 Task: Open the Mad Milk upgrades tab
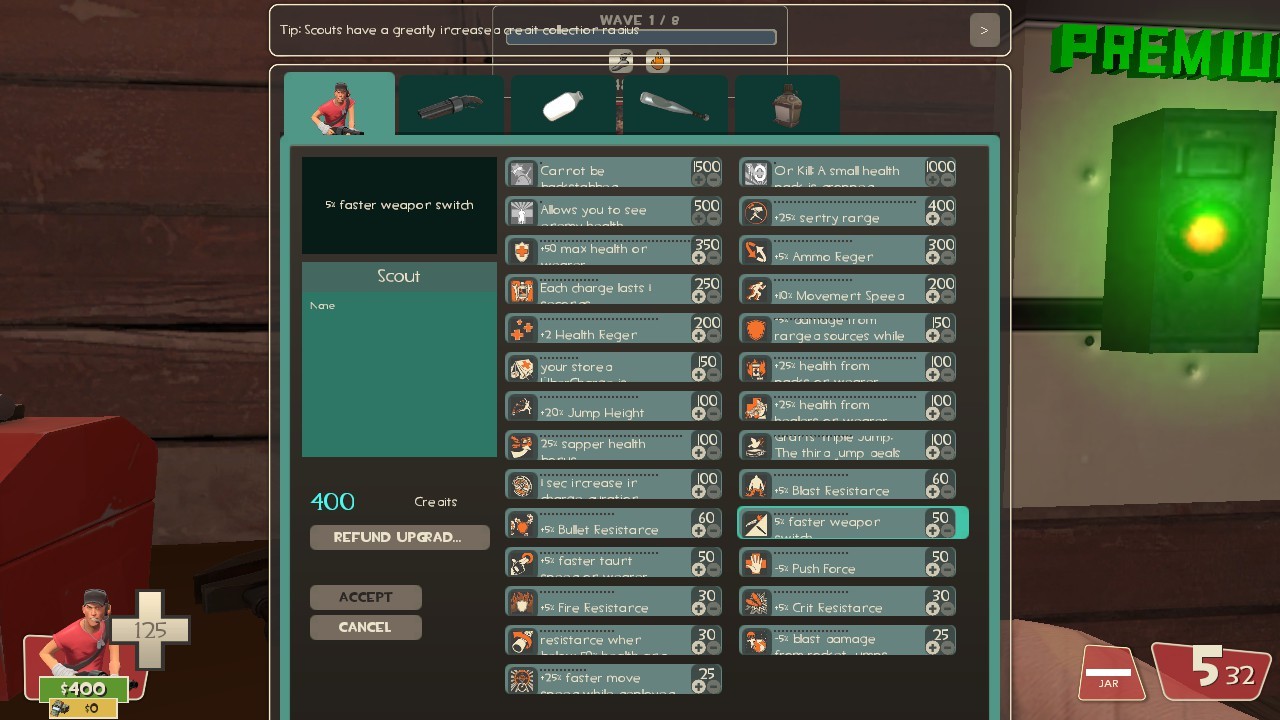(563, 105)
